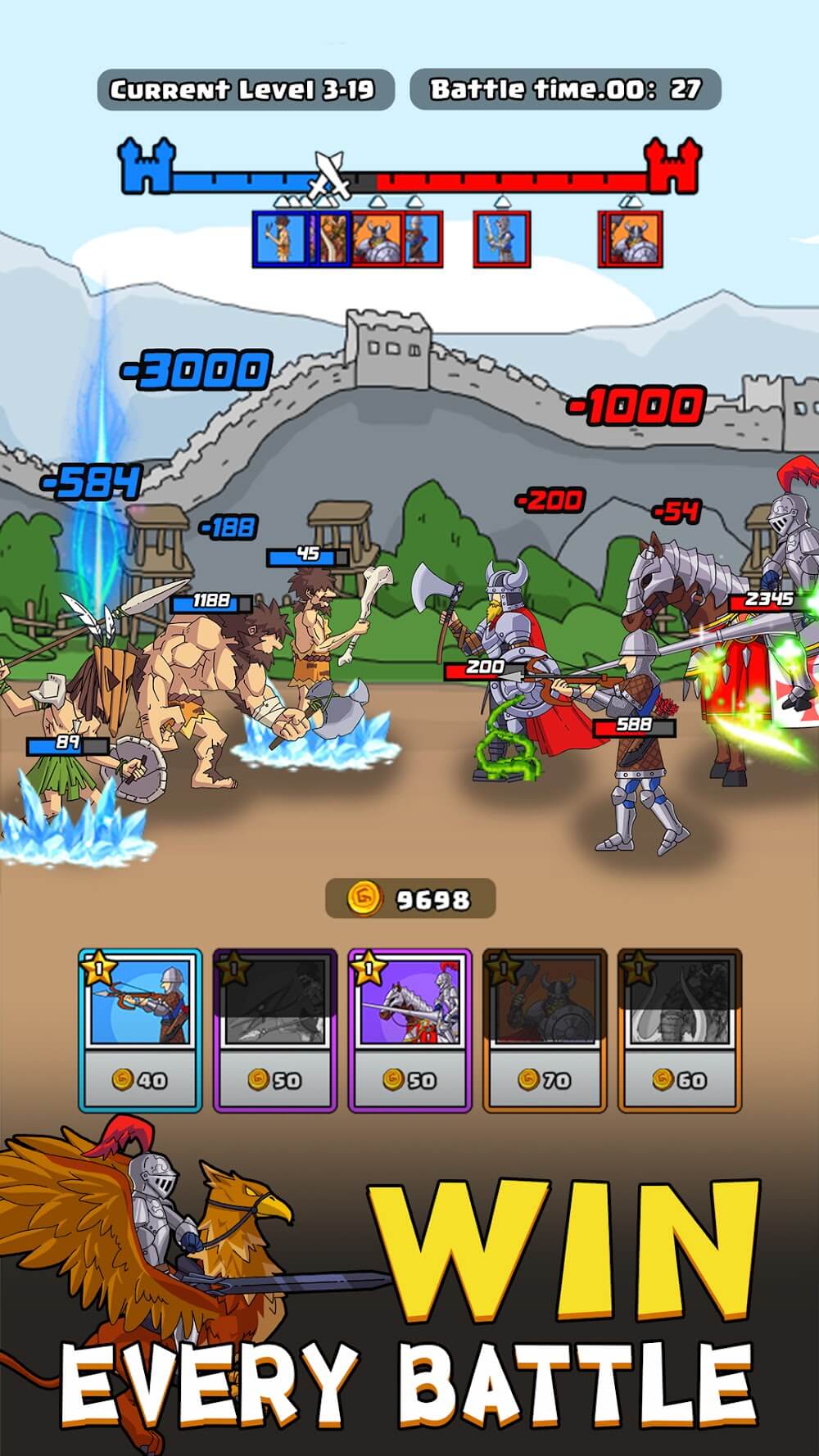
Task: Select the horned viking axe warrior card
Action: point(545,1029)
